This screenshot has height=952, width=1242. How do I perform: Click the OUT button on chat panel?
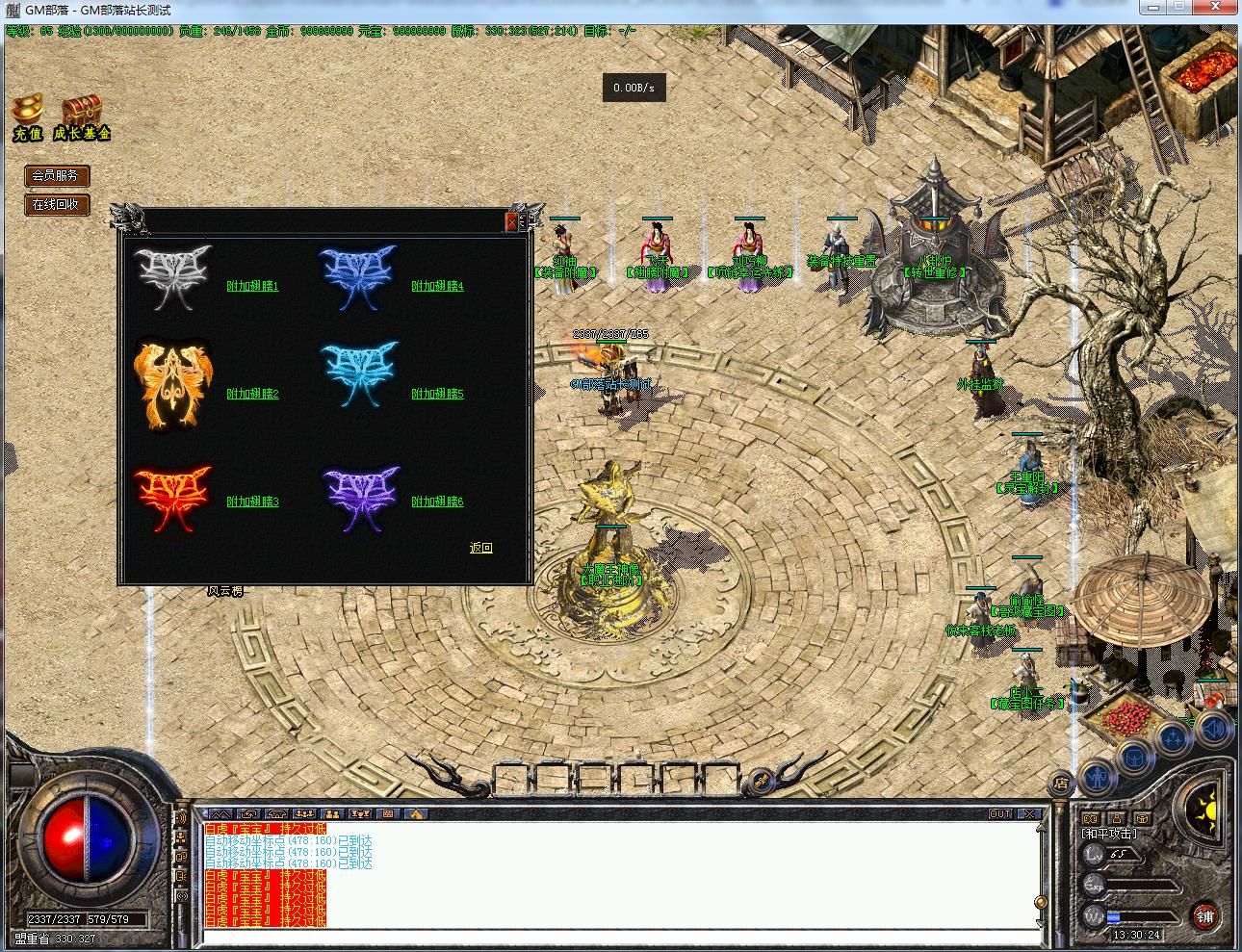click(x=1000, y=814)
